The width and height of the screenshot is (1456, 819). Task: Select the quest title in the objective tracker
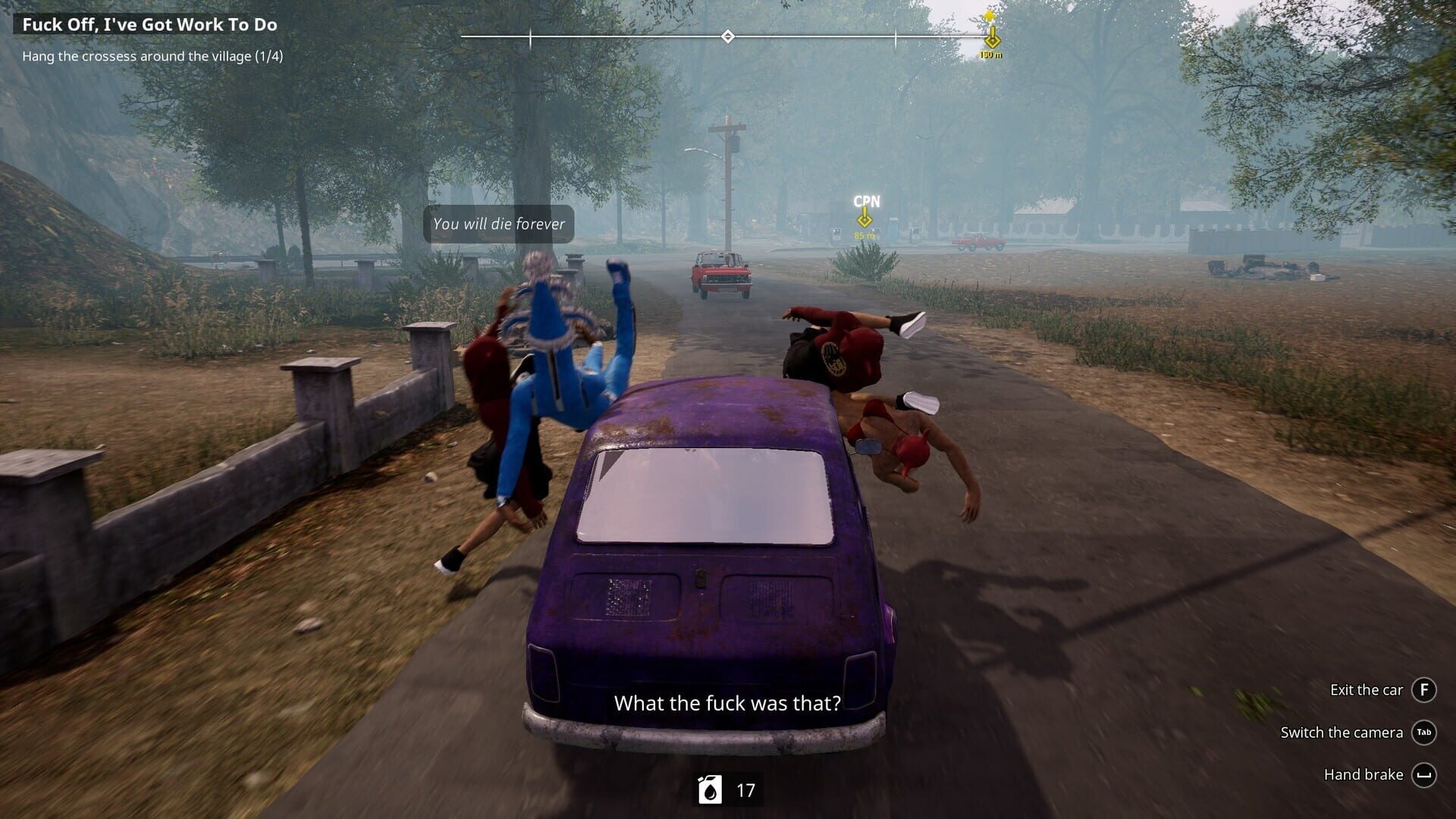pyautogui.click(x=149, y=25)
